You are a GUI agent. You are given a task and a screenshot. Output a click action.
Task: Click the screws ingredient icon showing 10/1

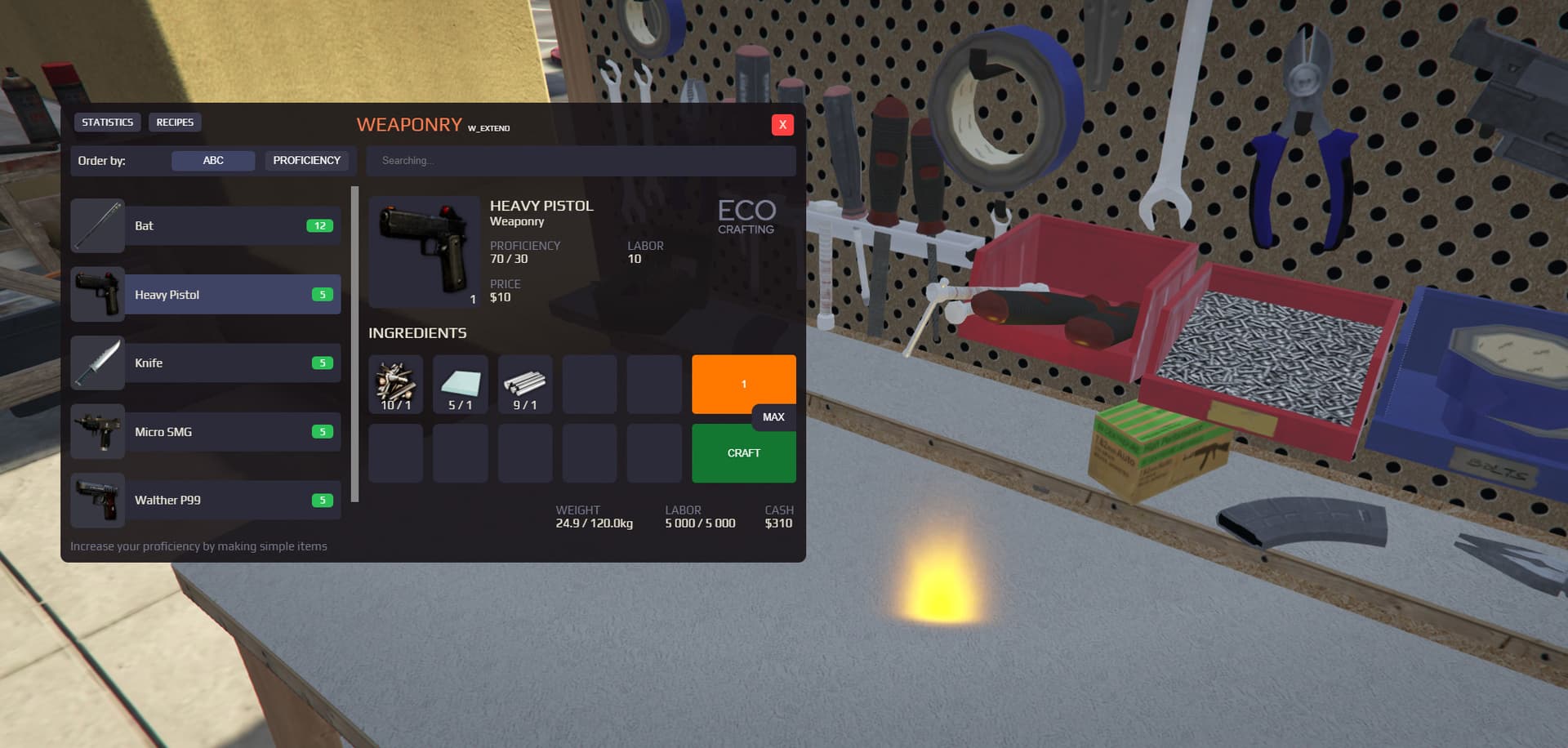(395, 383)
